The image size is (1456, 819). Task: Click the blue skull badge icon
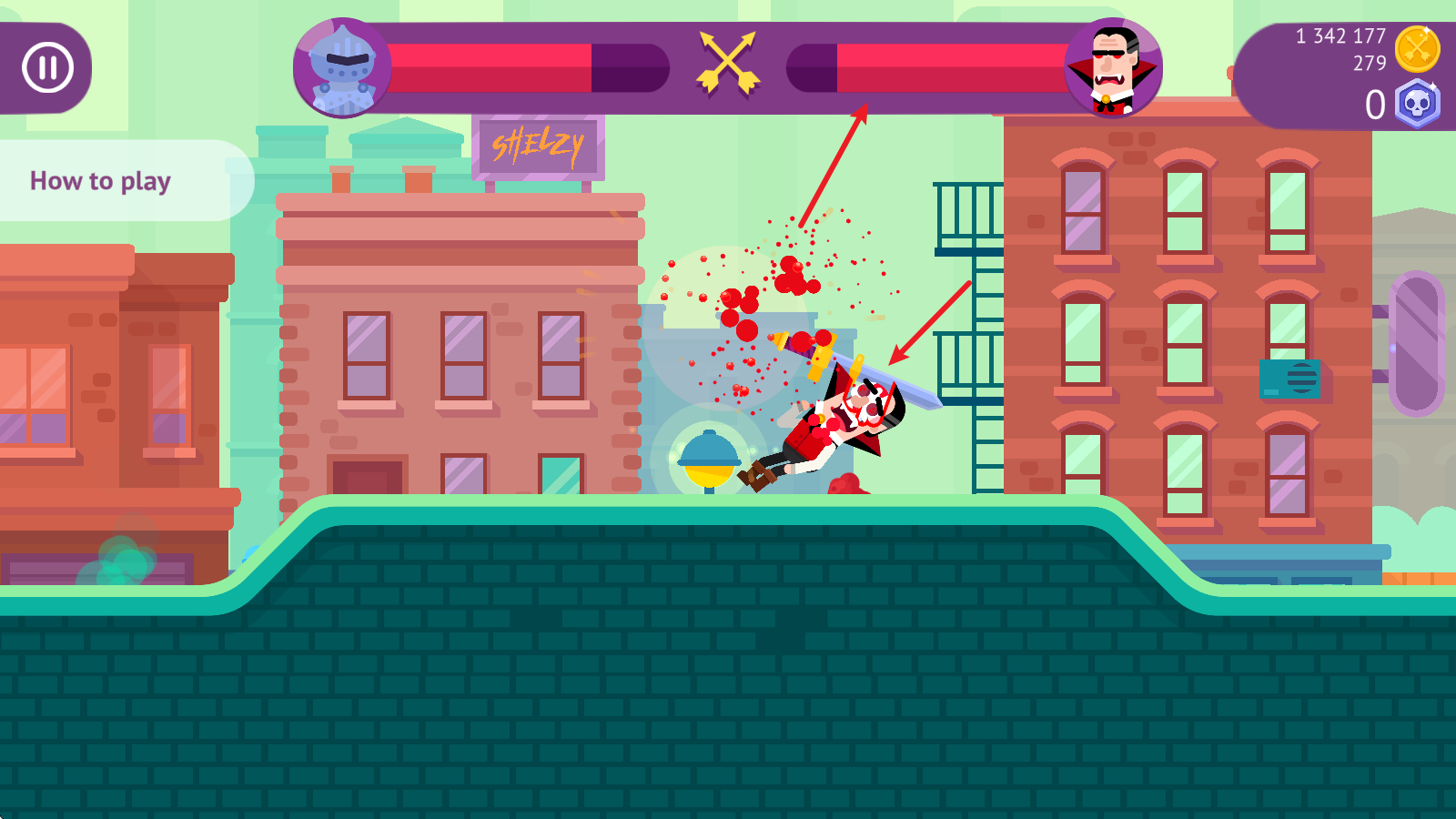[1417, 104]
